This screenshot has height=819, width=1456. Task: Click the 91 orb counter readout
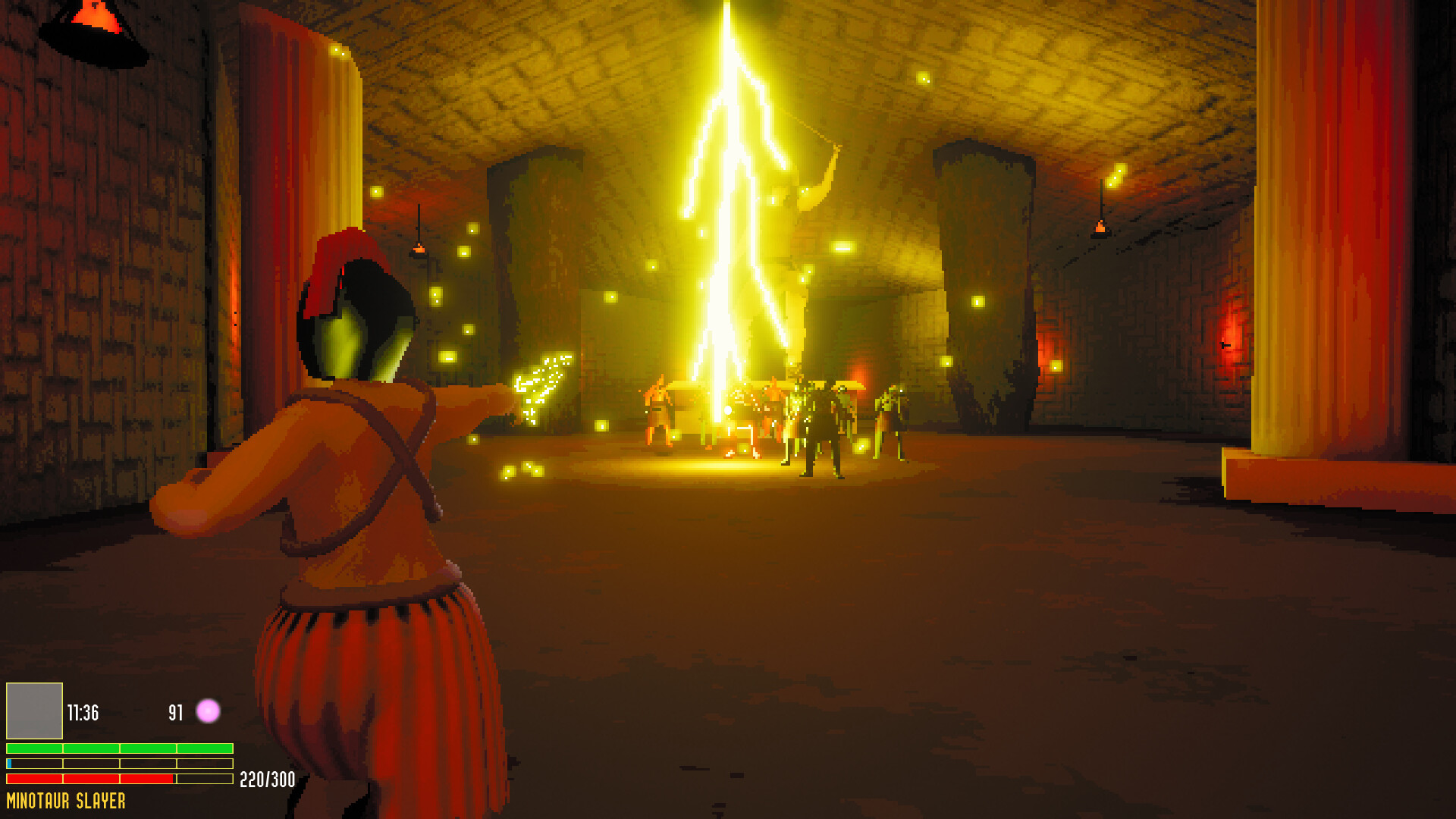[175, 711]
